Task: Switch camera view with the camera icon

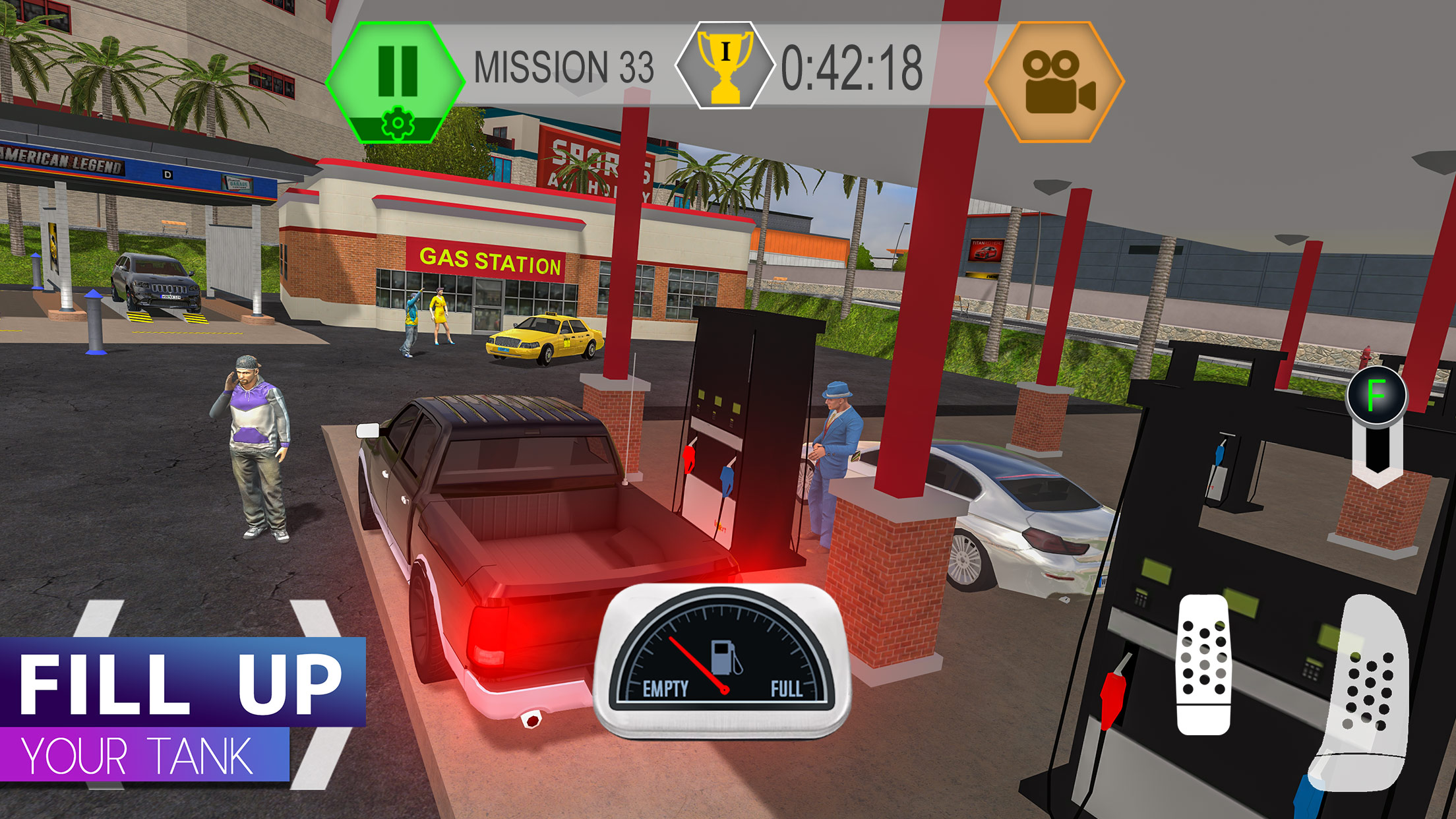Action: point(1055,82)
